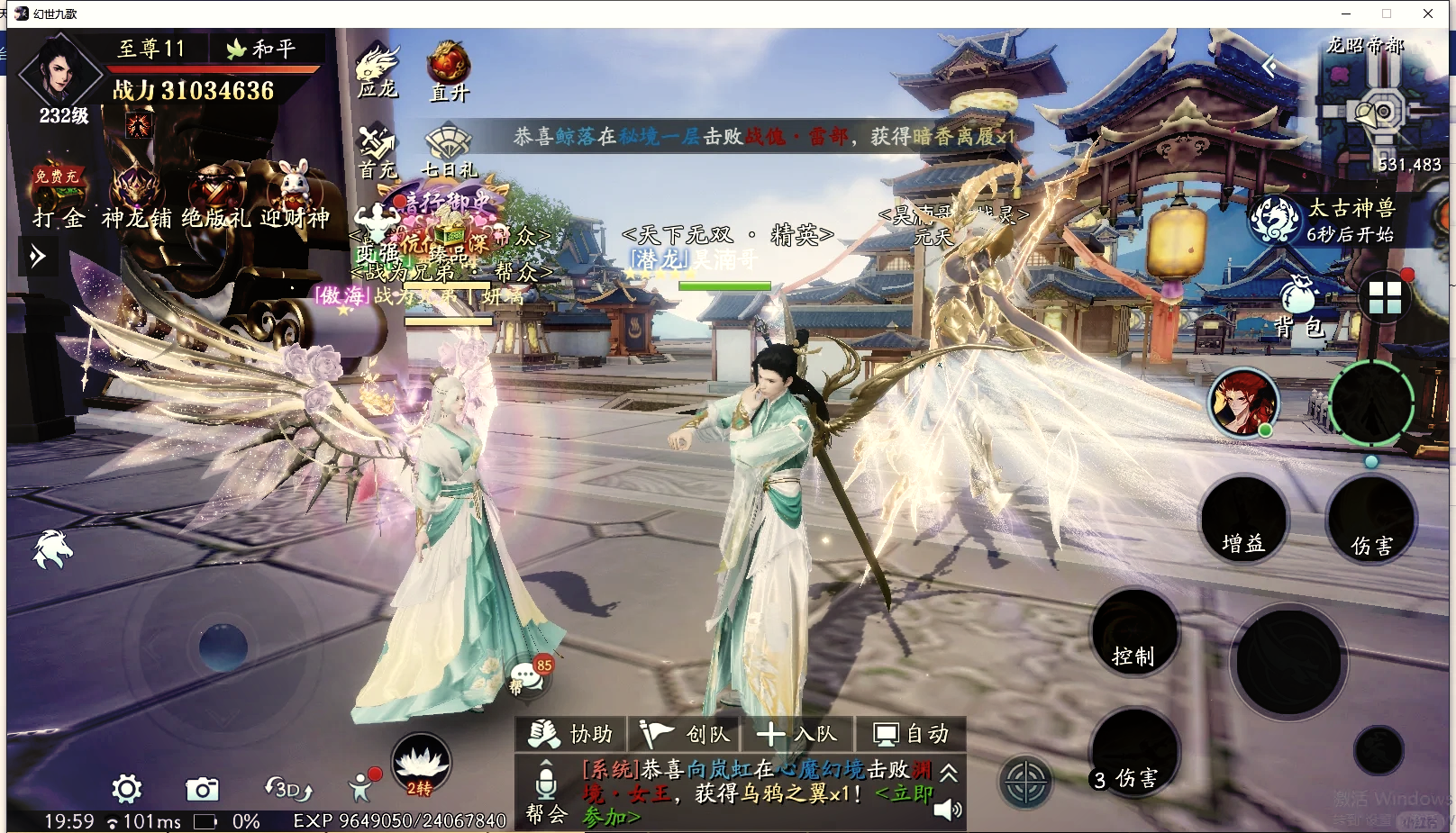
Task: Open the 龙昭帝都 minimap
Action: point(1378,110)
